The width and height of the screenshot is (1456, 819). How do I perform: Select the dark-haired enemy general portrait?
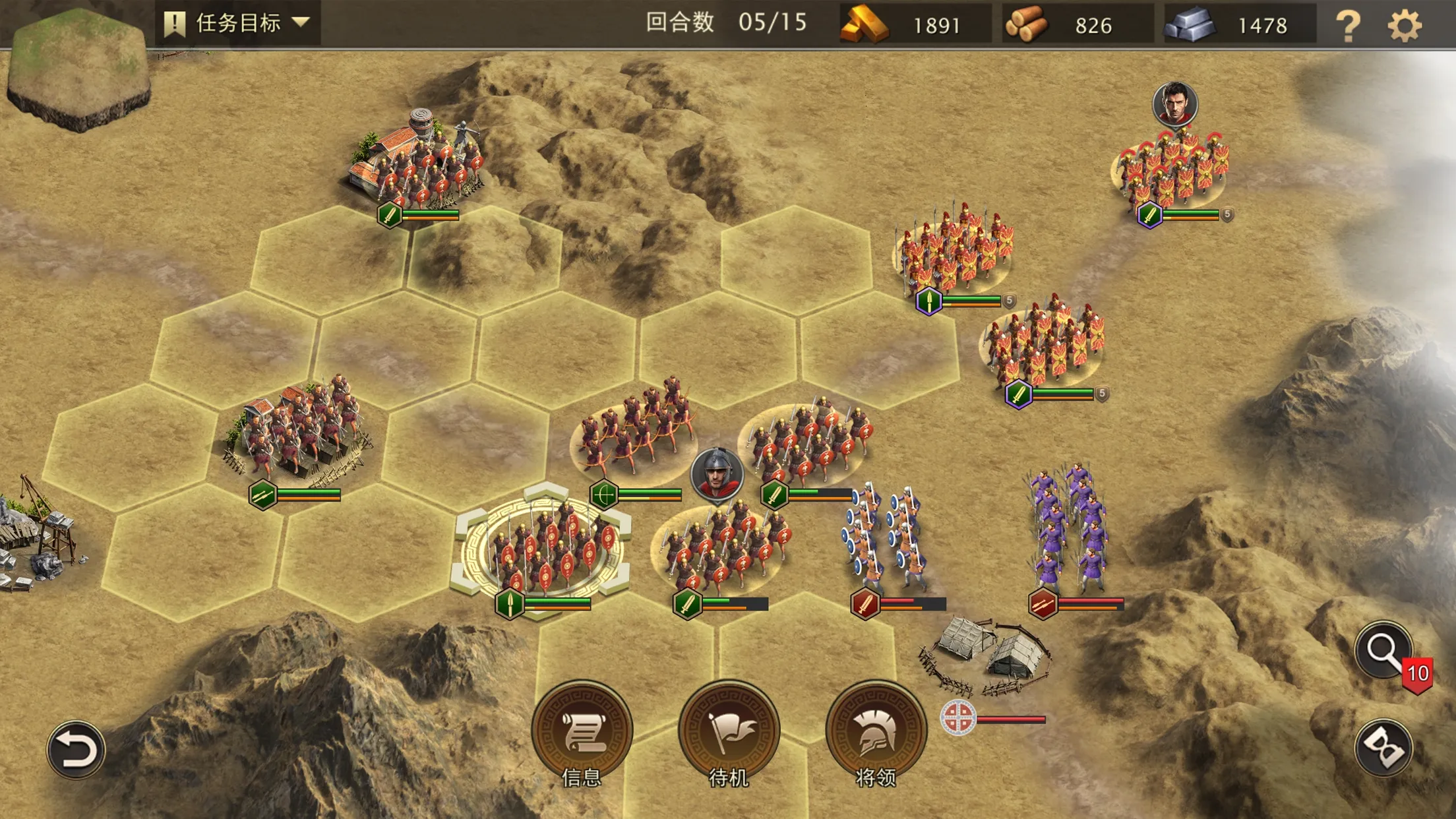click(x=1174, y=104)
